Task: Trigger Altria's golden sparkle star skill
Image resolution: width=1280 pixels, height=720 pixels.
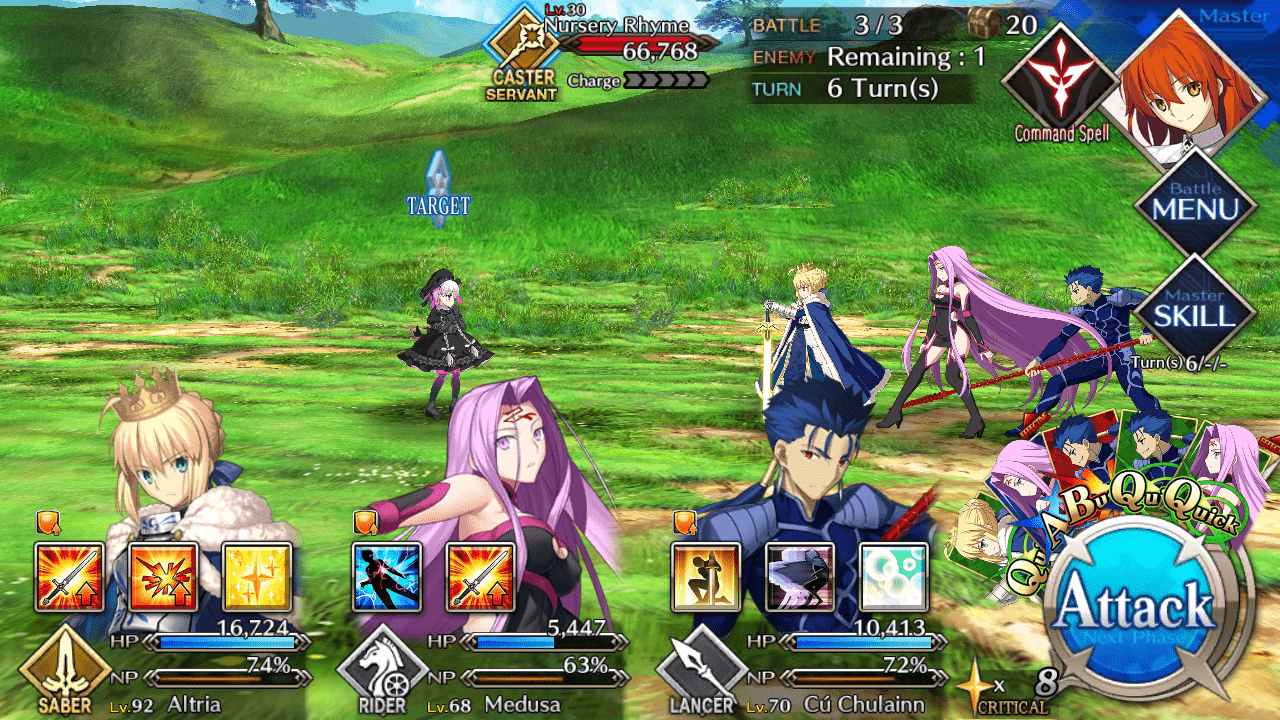Action: pyautogui.click(x=257, y=577)
